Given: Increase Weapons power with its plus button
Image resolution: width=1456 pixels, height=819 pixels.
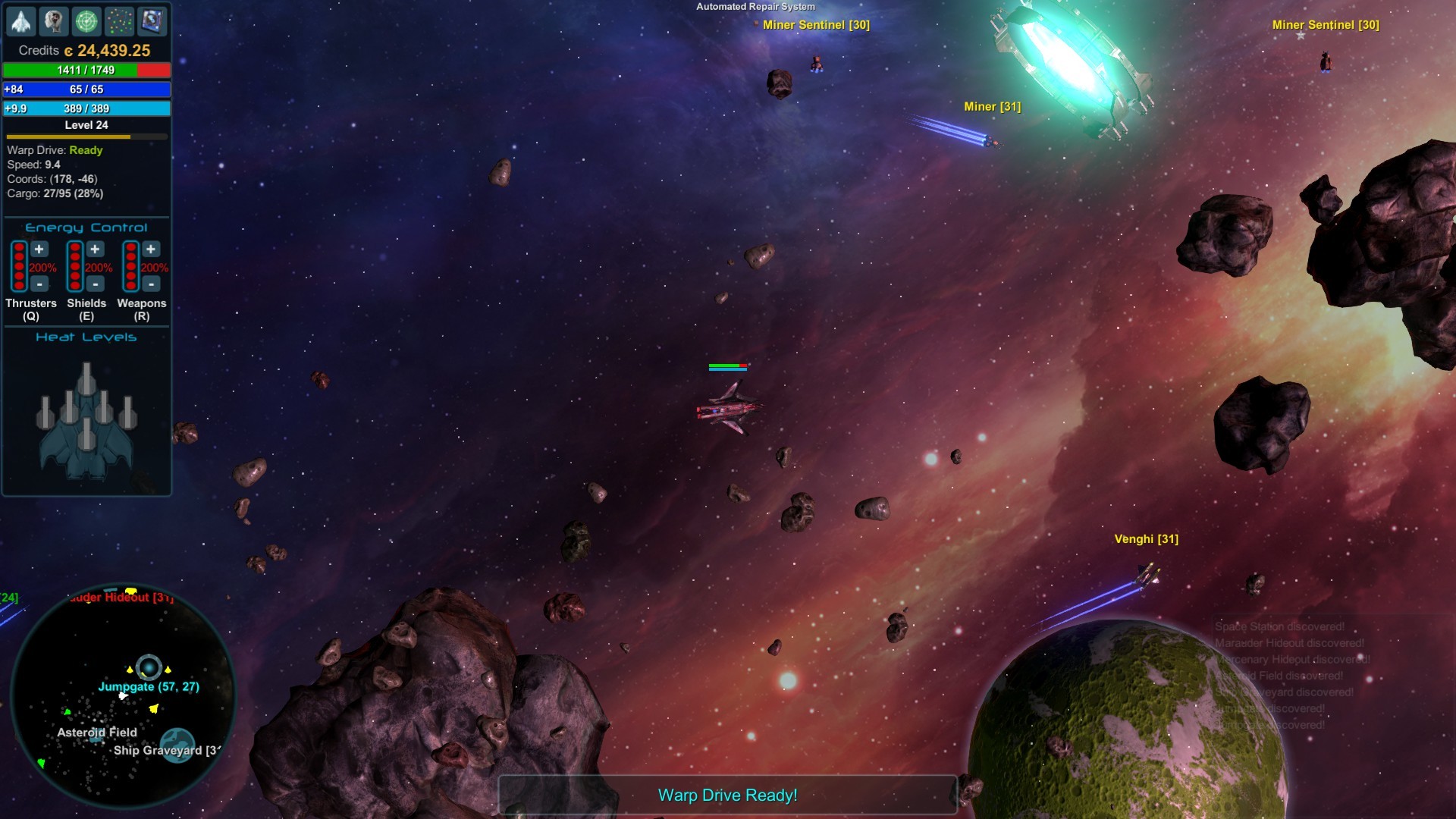Looking at the screenshot, I should point(150,249).
